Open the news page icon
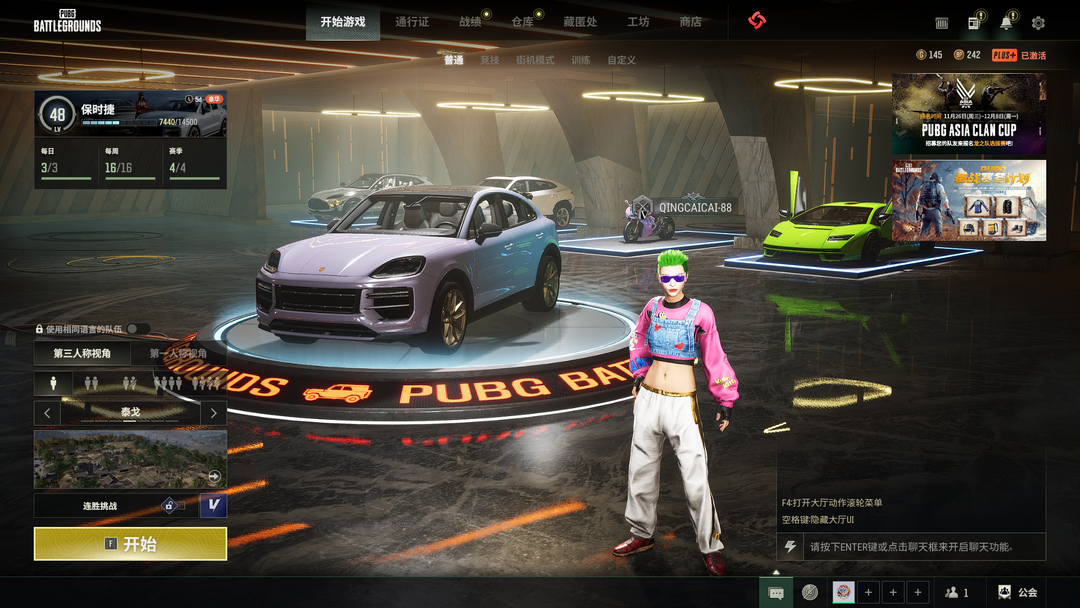This screenshot has width=1080, height=608. pyautogui.click(x=973, y=23)
